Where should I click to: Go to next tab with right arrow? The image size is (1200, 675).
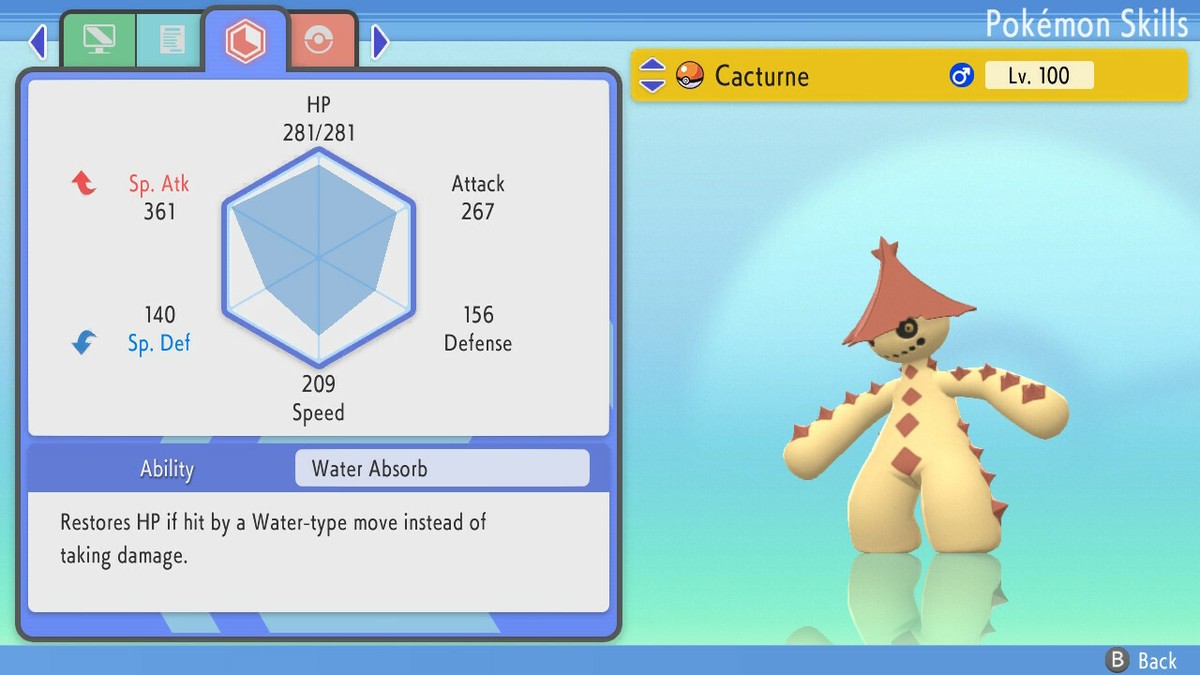[x=380, y=42]
